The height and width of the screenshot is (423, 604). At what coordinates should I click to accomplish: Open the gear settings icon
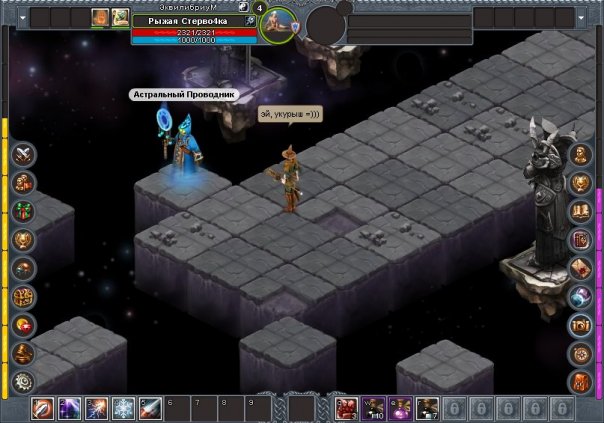[23, 381]
